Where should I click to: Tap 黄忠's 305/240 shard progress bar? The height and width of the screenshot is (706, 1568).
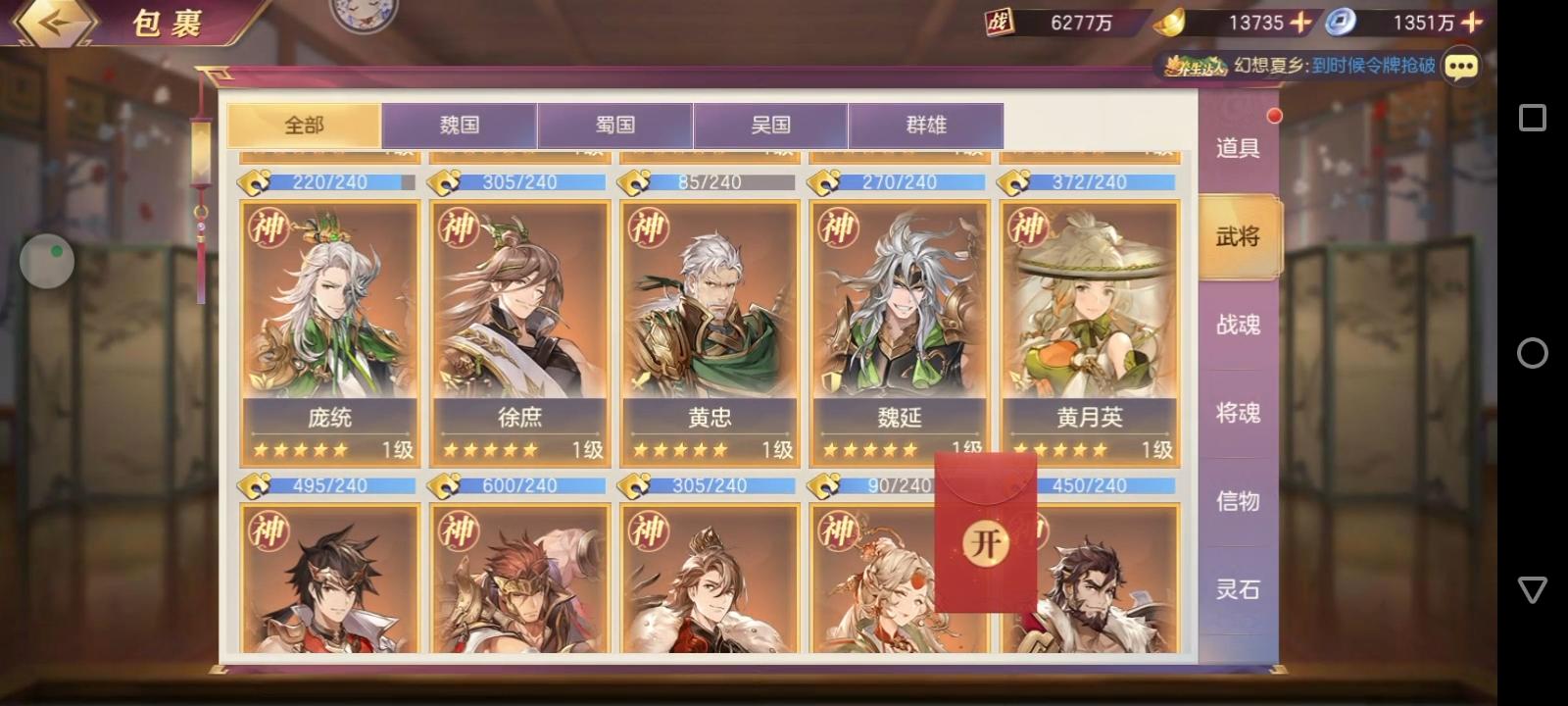(710, 181)
